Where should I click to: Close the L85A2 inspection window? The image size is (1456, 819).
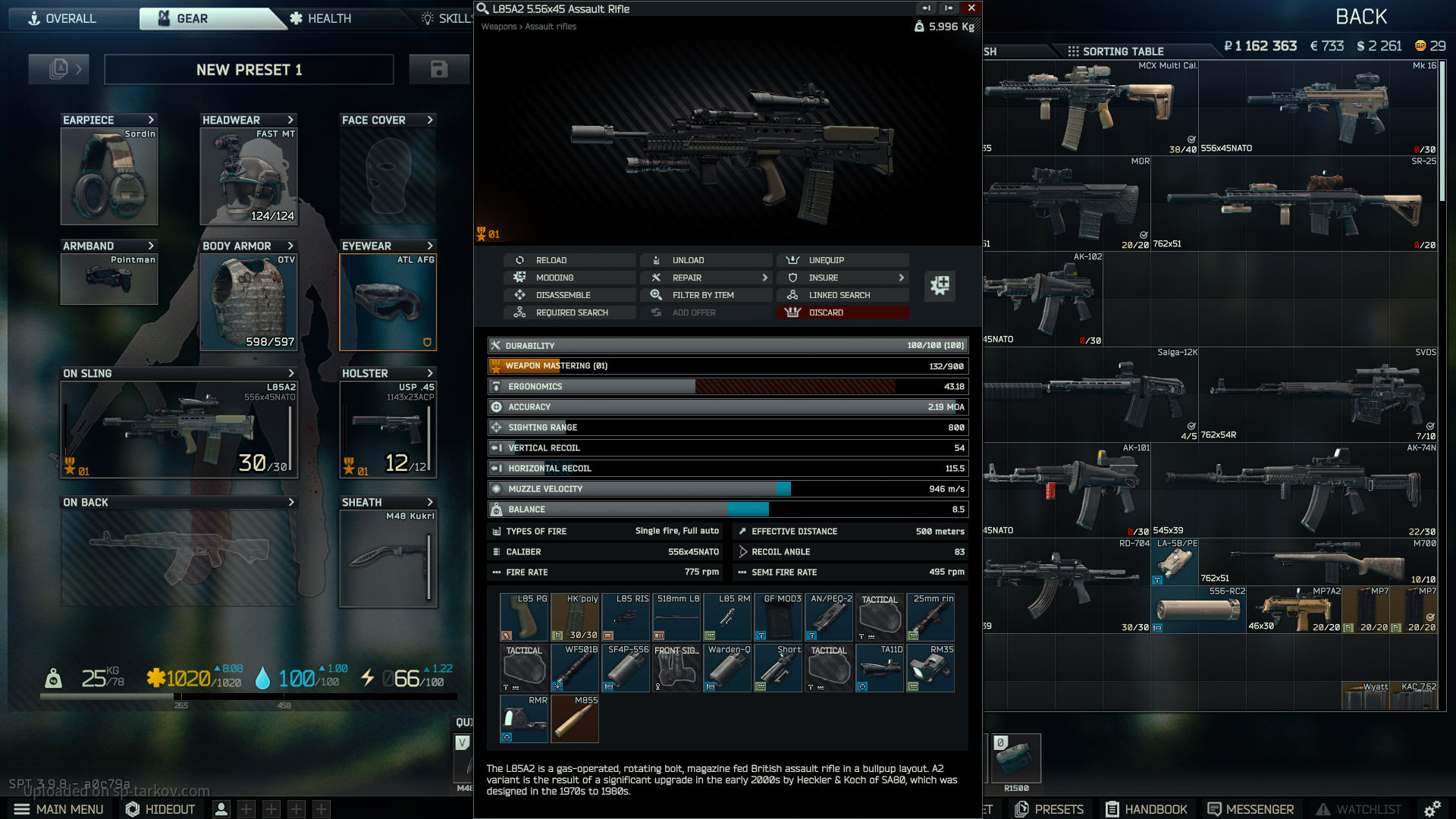(x=971, y=8)
